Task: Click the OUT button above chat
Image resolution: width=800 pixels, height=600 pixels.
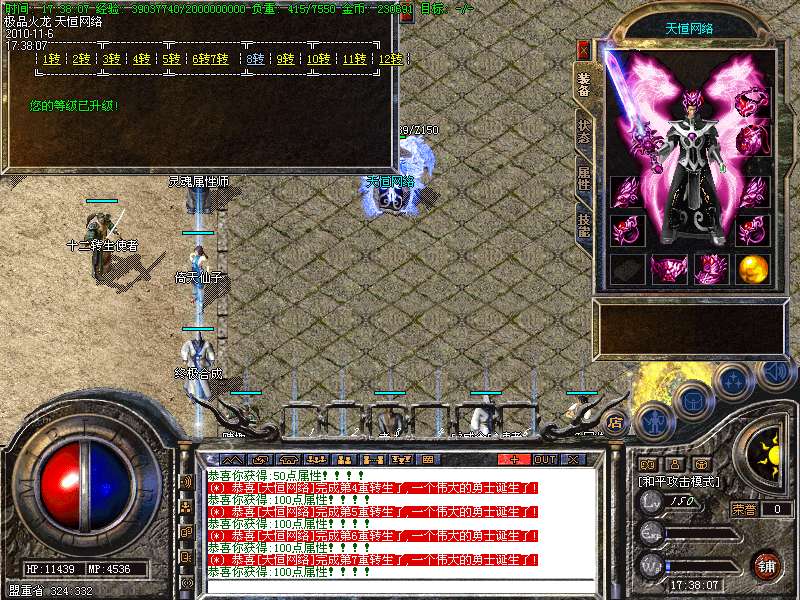Action: (x=544, y=459)
